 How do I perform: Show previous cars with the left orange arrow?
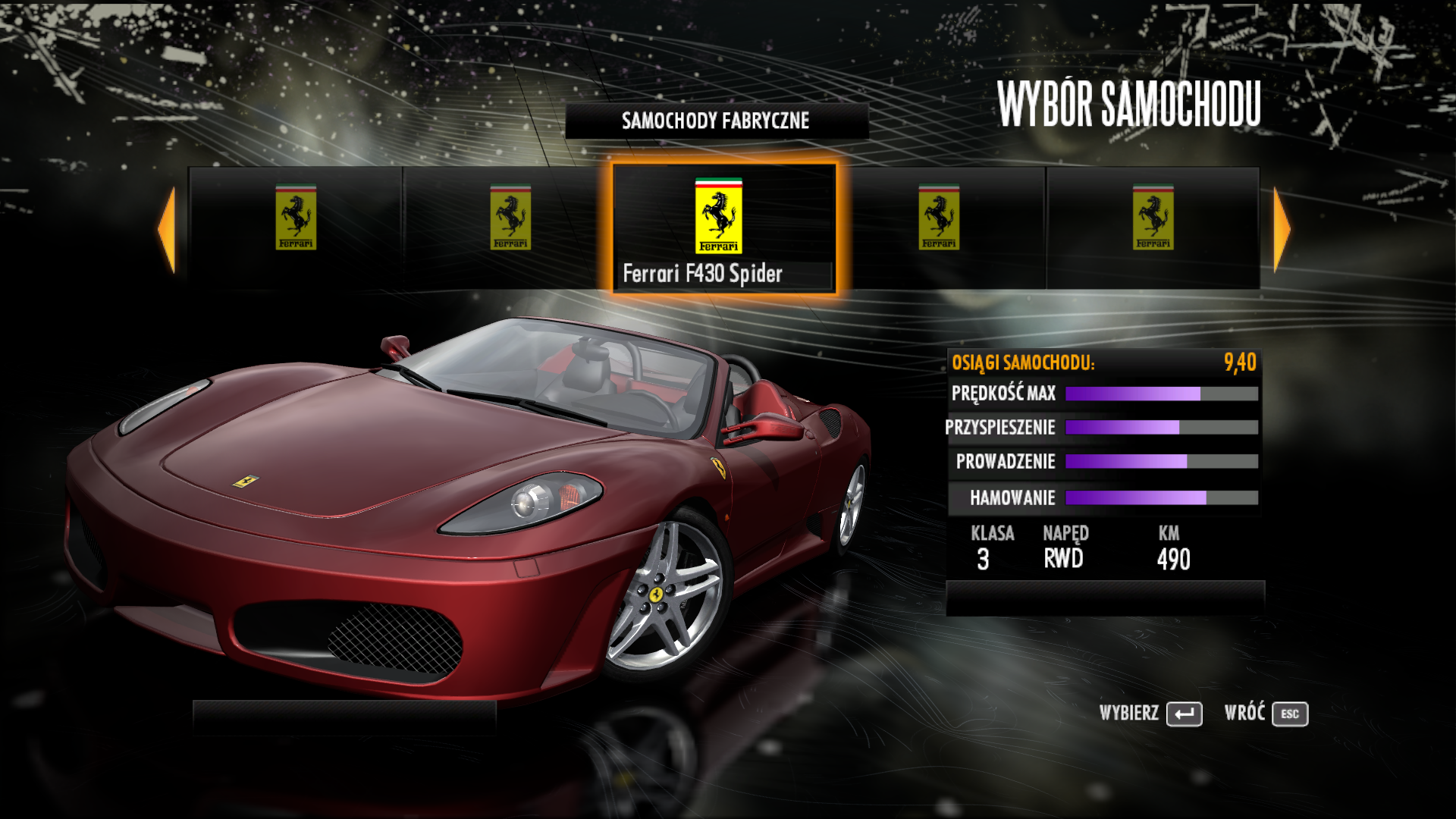[x=167, y=229]
